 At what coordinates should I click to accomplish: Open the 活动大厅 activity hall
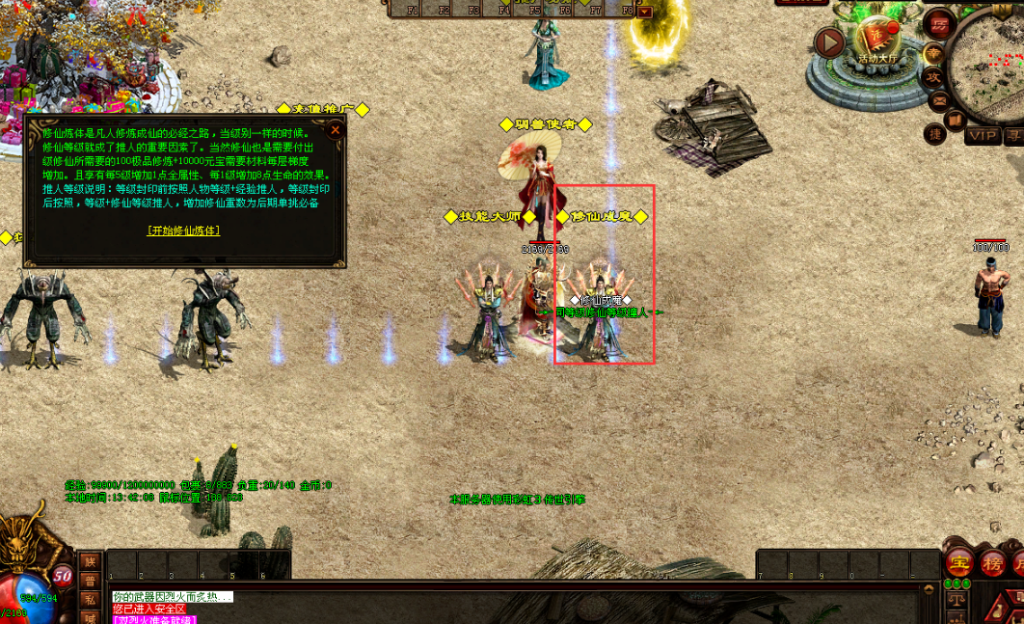(879, 42)
